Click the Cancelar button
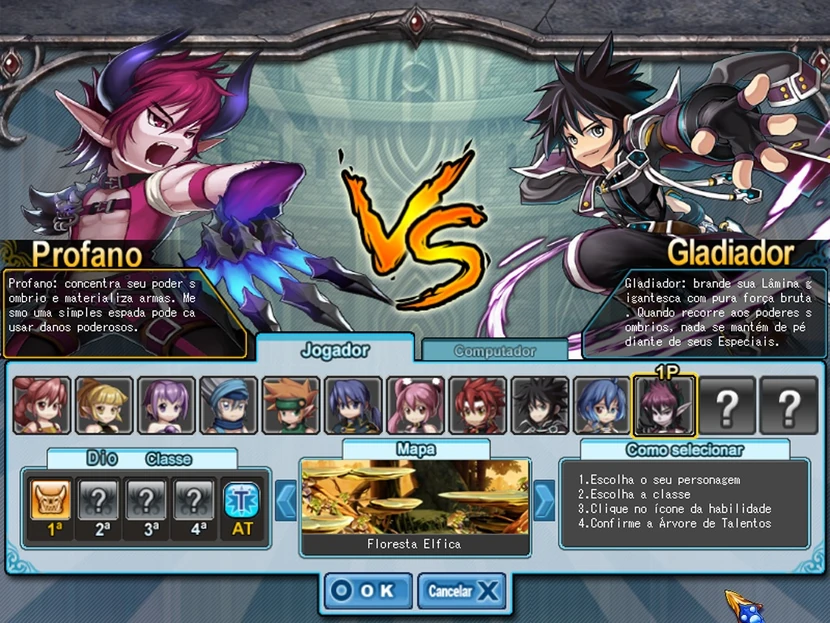The image size is (830, 623). point(460,590)
